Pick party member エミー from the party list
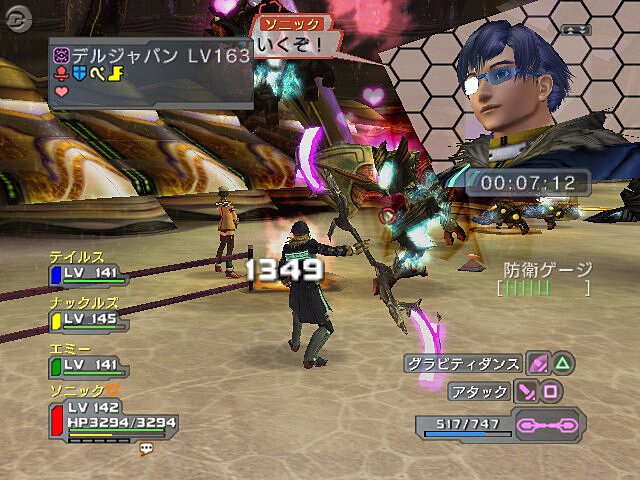Viewport: 640px width, 480px height. pyautogui.click(x=84, y=357)
